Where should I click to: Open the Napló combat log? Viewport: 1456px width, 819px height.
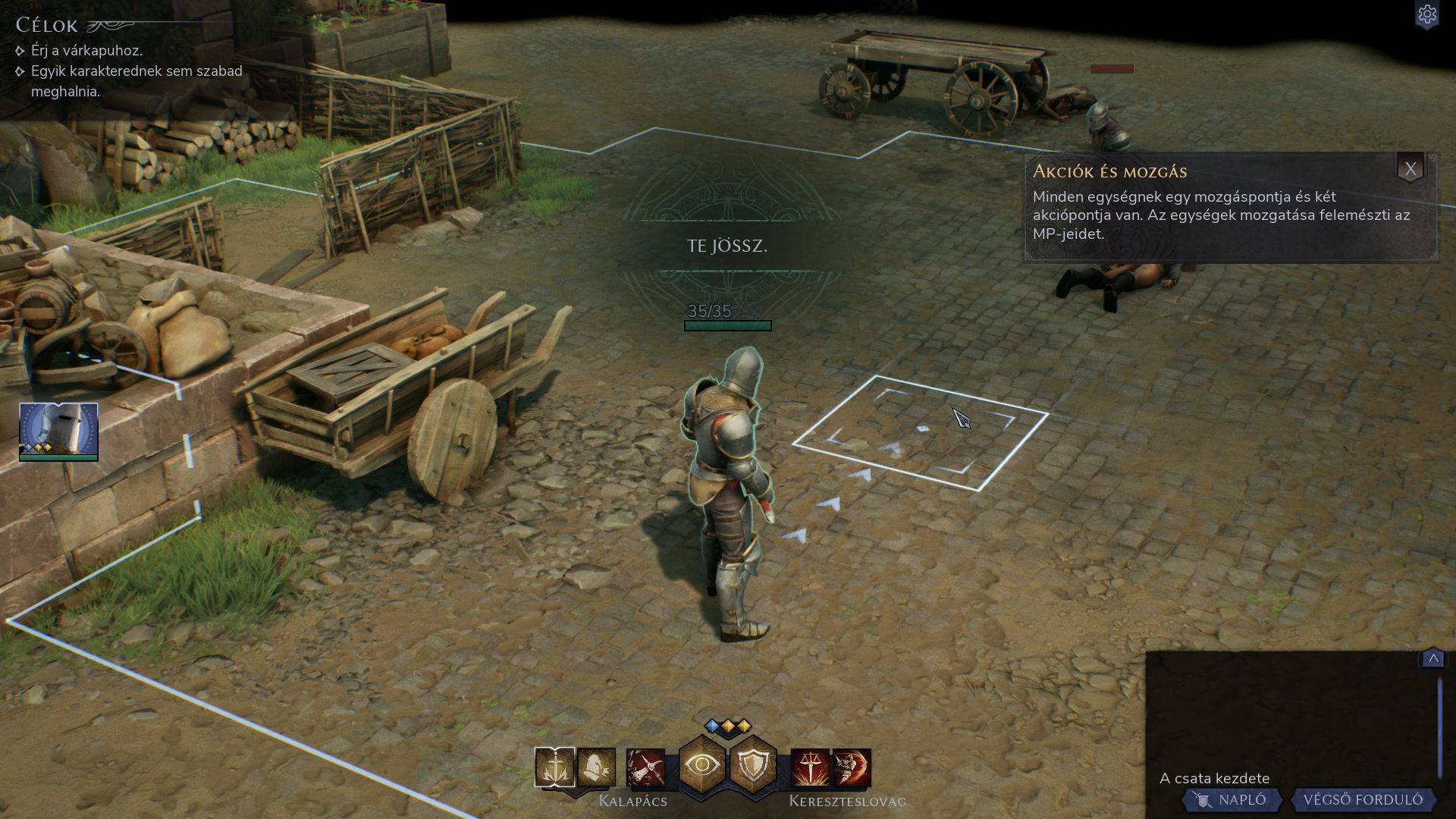tap(1233, 800)
